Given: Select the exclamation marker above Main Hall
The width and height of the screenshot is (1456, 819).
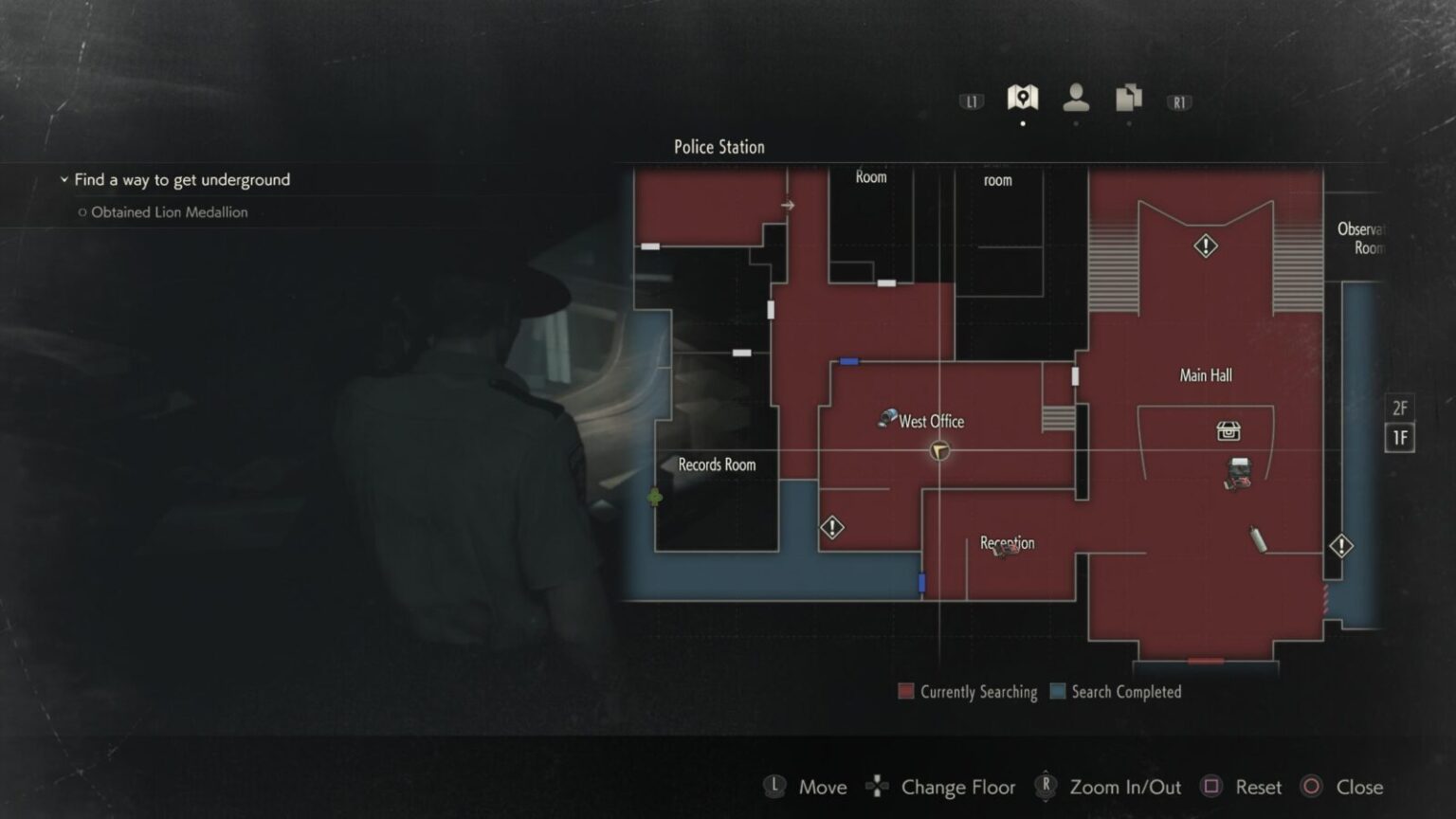Looking at the screenshot, I should (x=1204, y=246).
